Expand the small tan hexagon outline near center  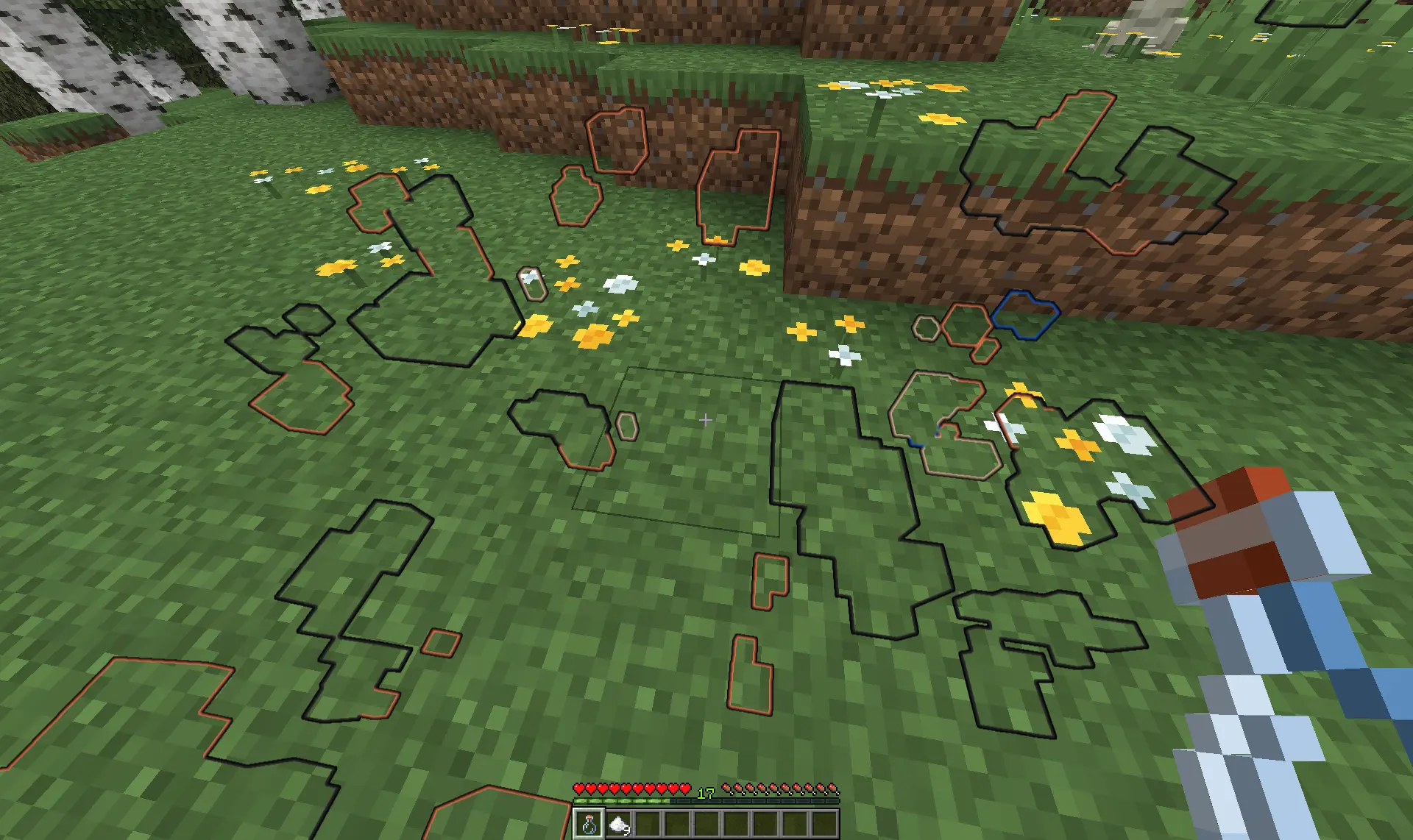[x=626, y=427]
